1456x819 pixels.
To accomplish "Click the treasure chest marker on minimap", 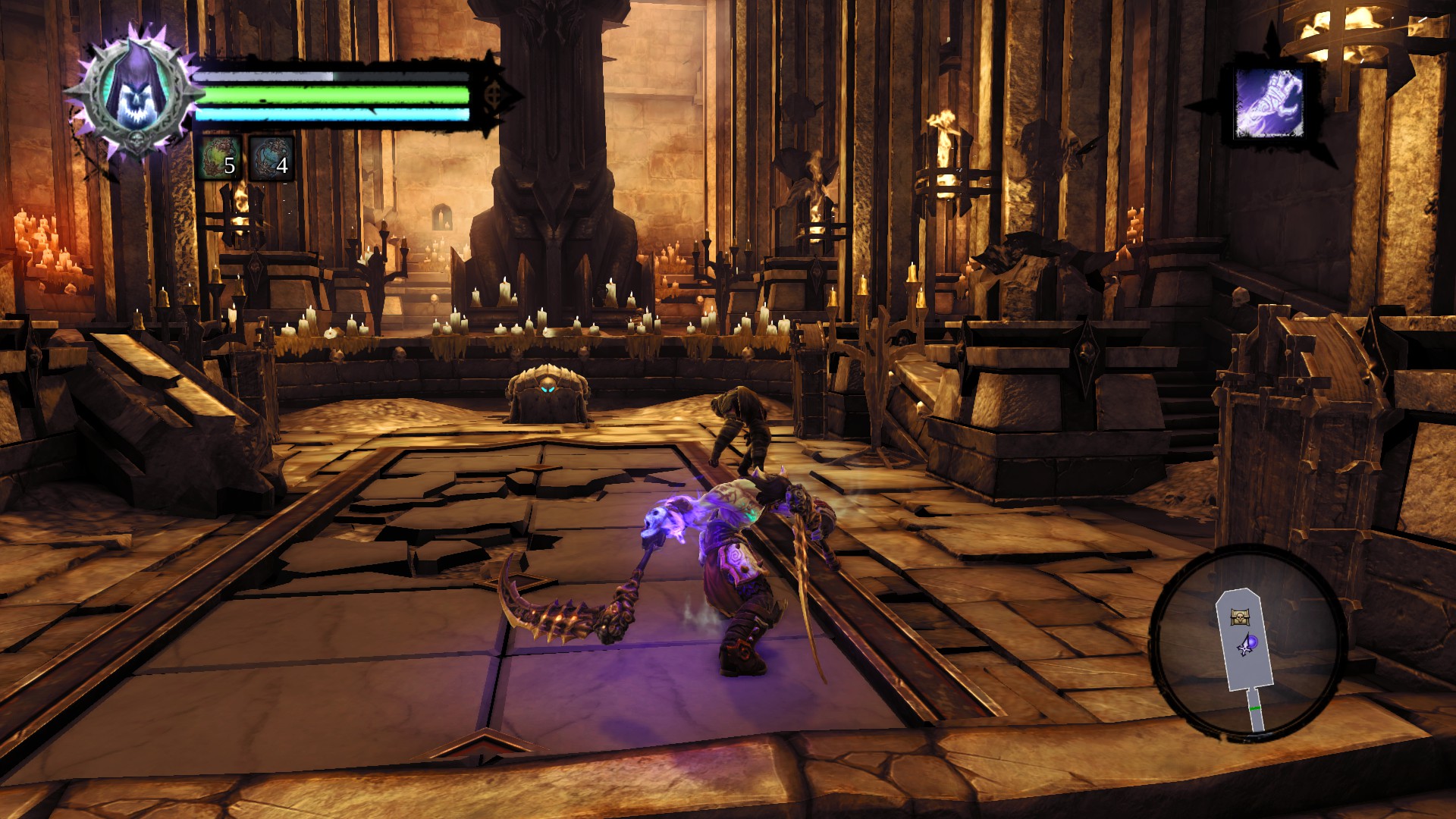I will (x=1240, y=617).
